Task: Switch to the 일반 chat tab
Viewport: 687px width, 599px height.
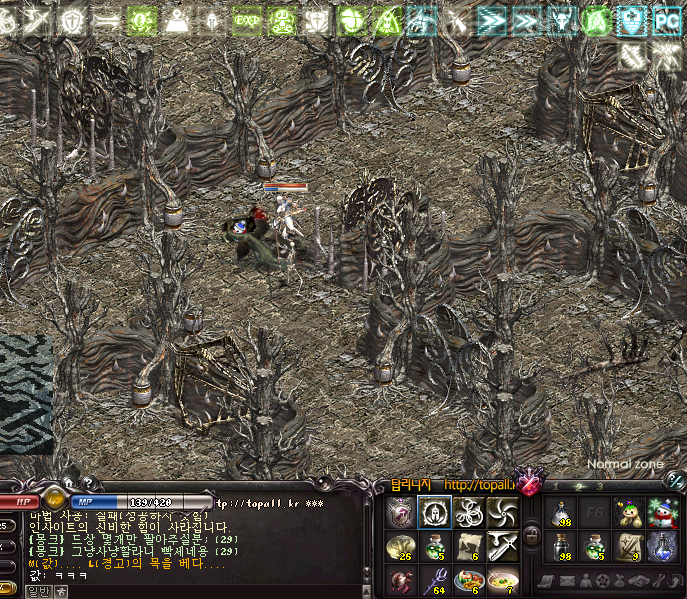Action: click(37, 591)
